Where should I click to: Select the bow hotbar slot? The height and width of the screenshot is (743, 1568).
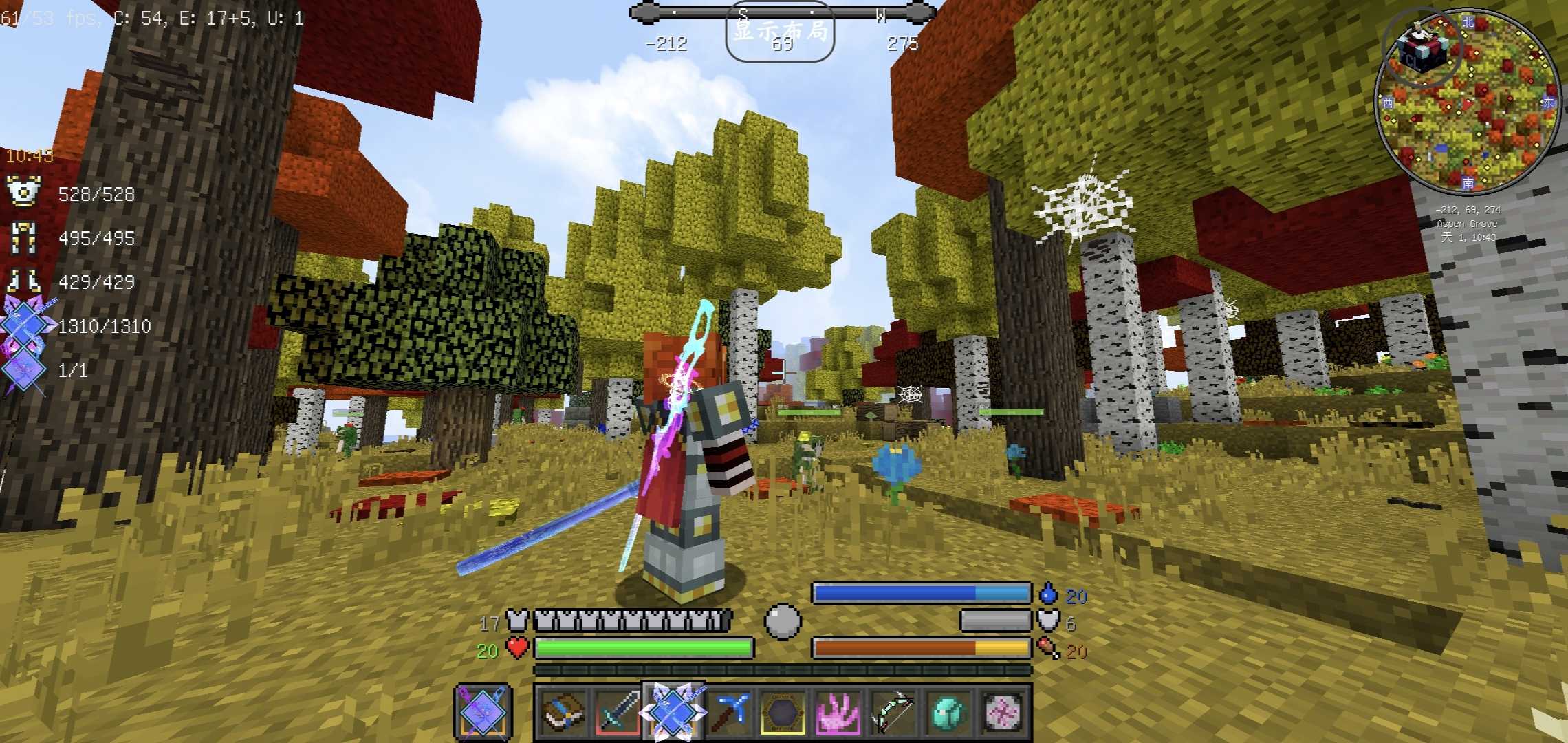pyautogui.click(x=893, y=712)
